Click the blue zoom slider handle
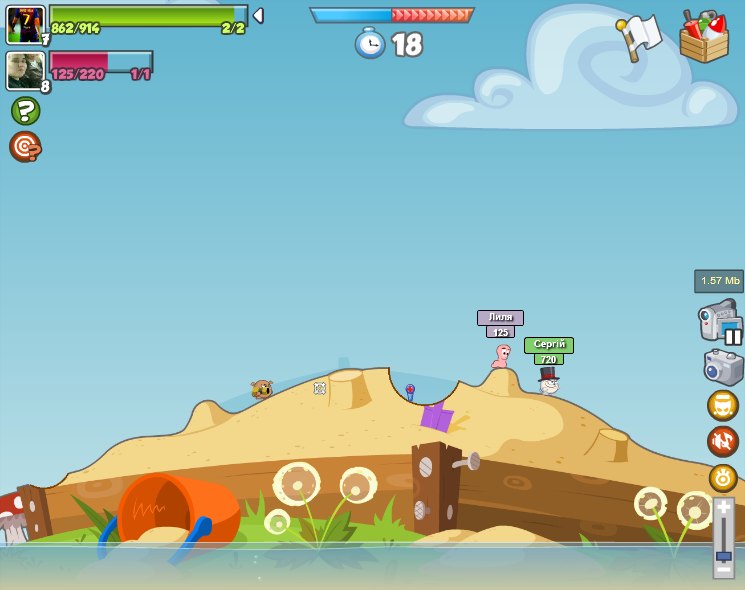745x590 pixels. (723, 554)
